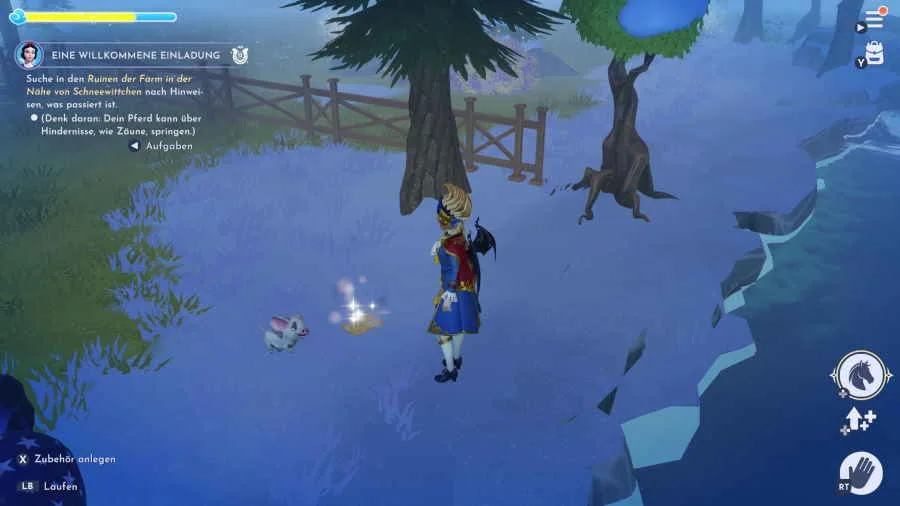
Task: Open the main menu hamburger icon
Action: tap(874, 20)
